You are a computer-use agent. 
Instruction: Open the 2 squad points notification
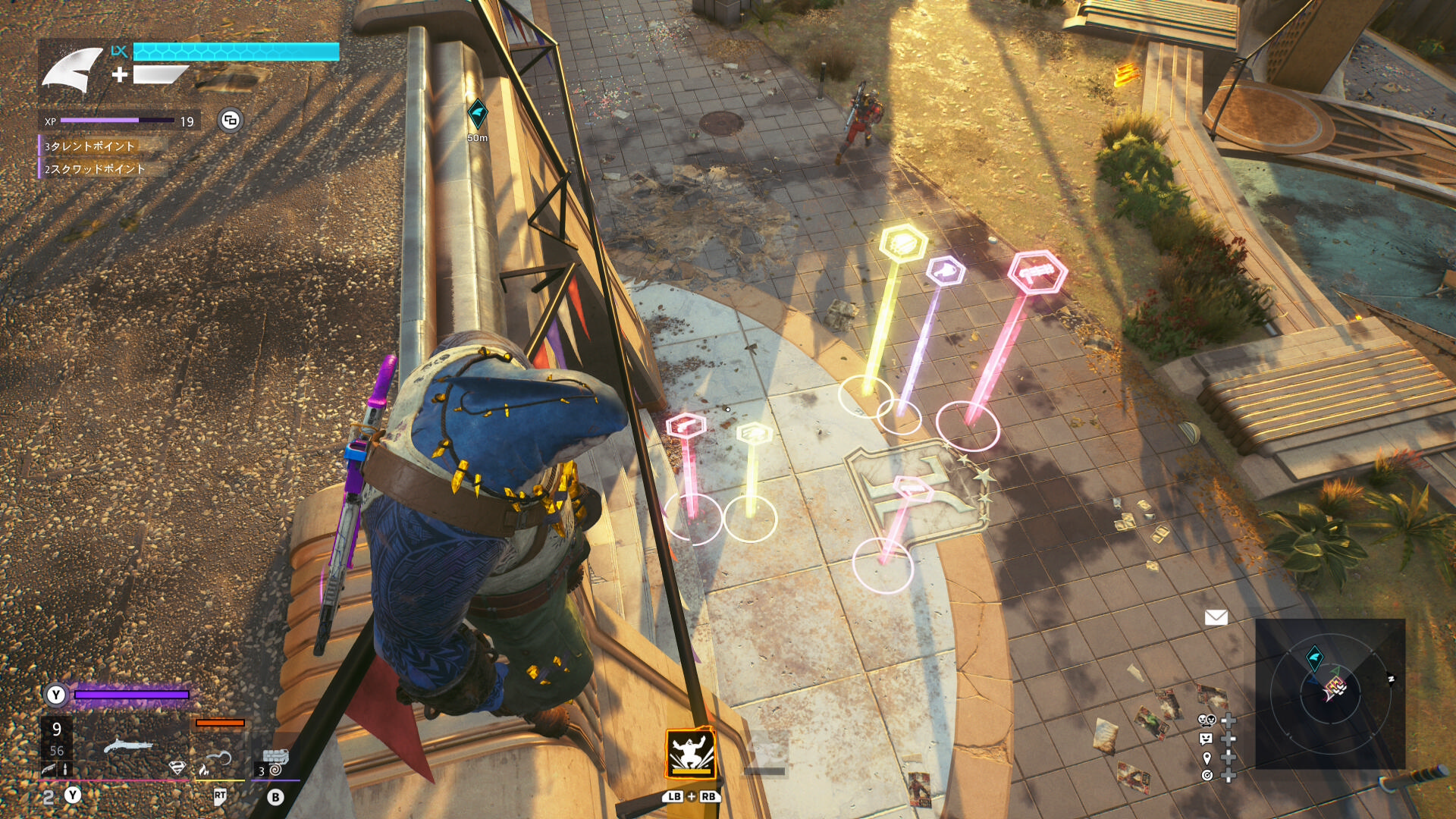94,168
